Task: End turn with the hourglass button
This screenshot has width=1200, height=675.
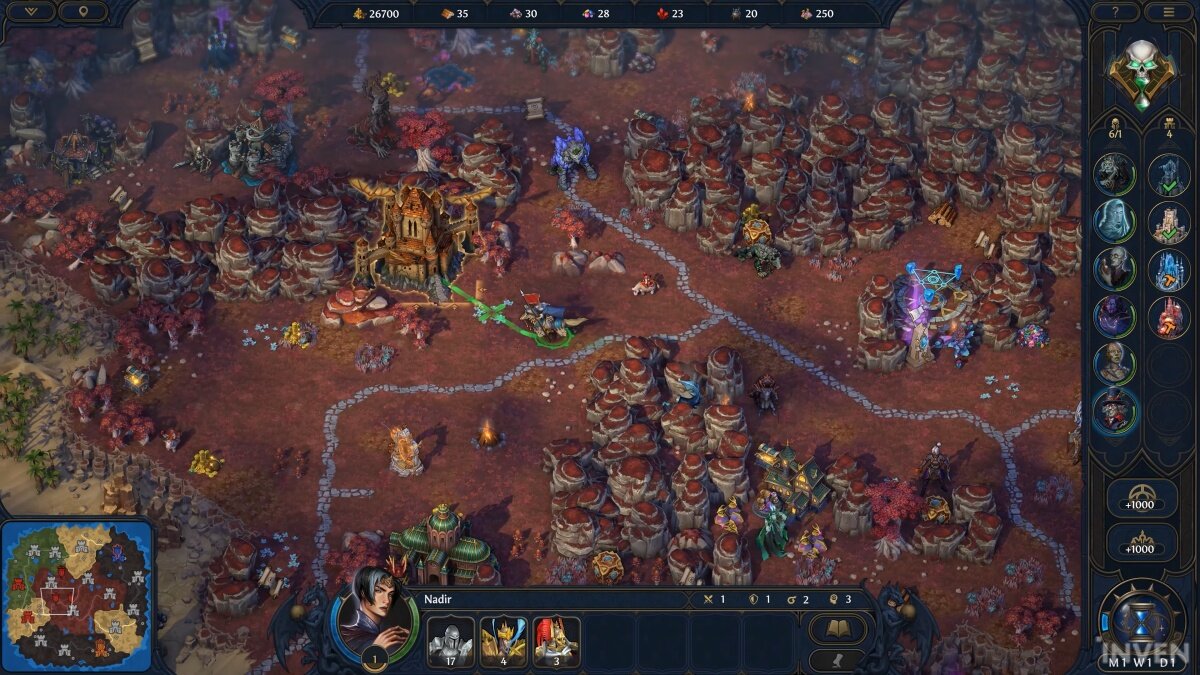Action: click(x=1139, y=614)
